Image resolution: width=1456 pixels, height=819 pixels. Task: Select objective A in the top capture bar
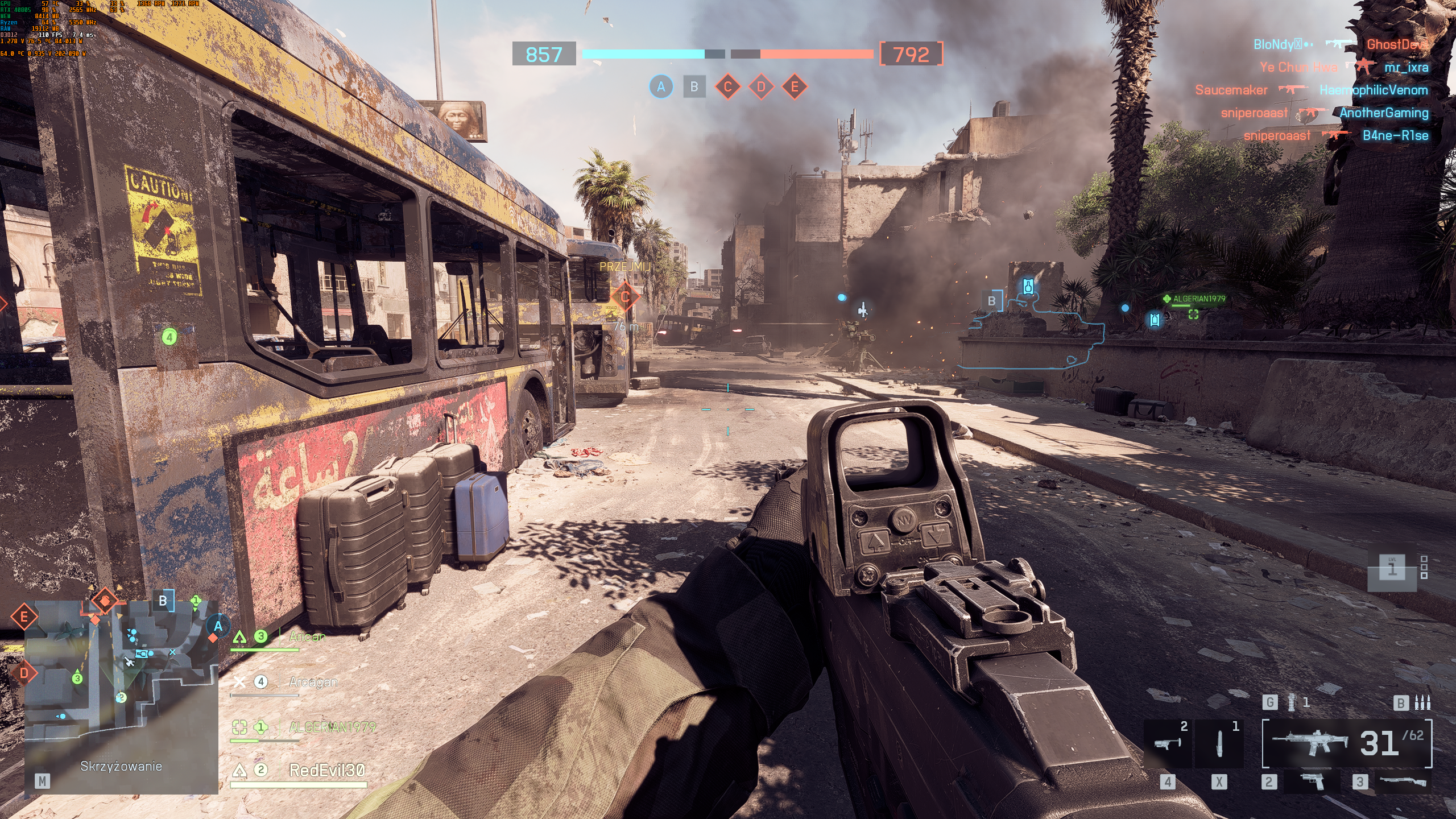click(x=661, y=87)
